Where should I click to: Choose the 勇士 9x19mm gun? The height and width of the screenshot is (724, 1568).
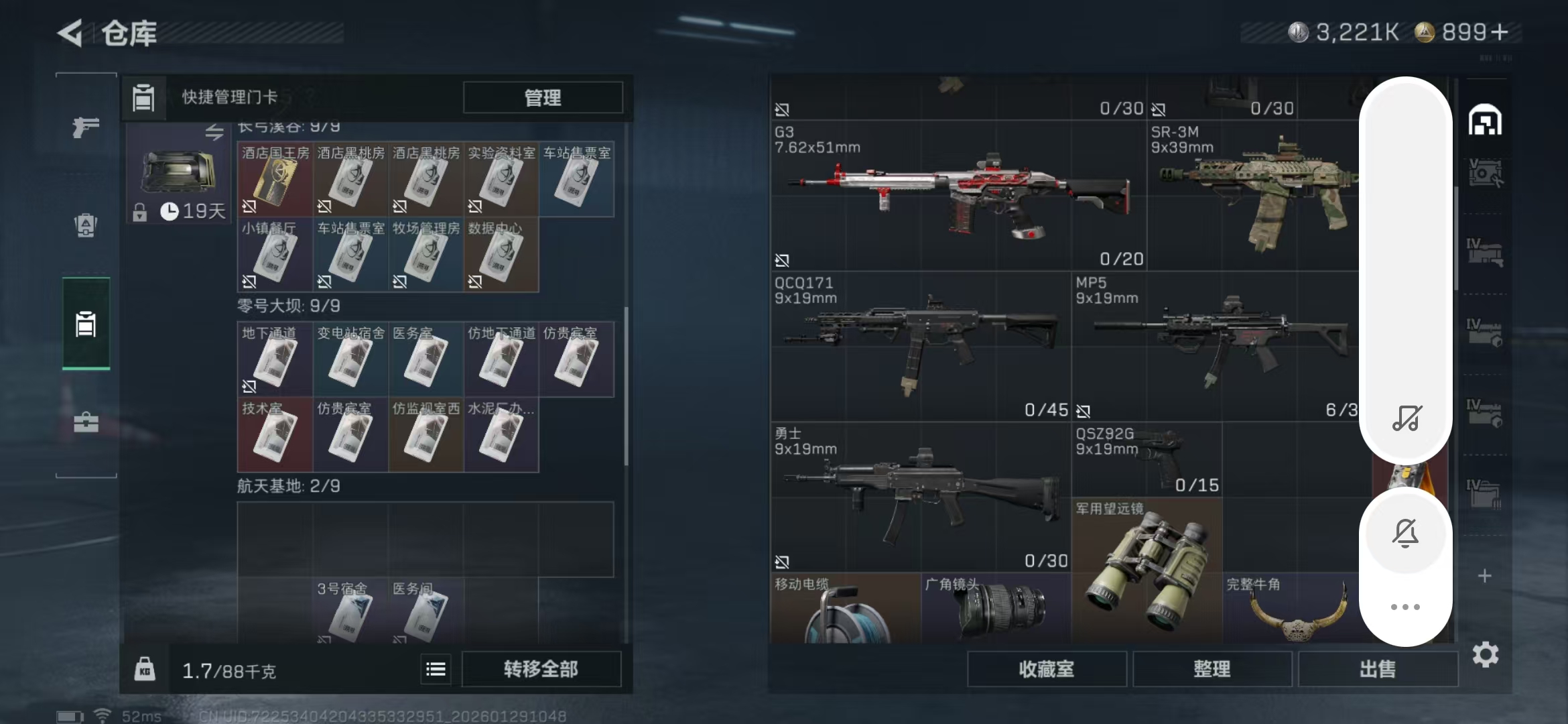coord(920,497)
